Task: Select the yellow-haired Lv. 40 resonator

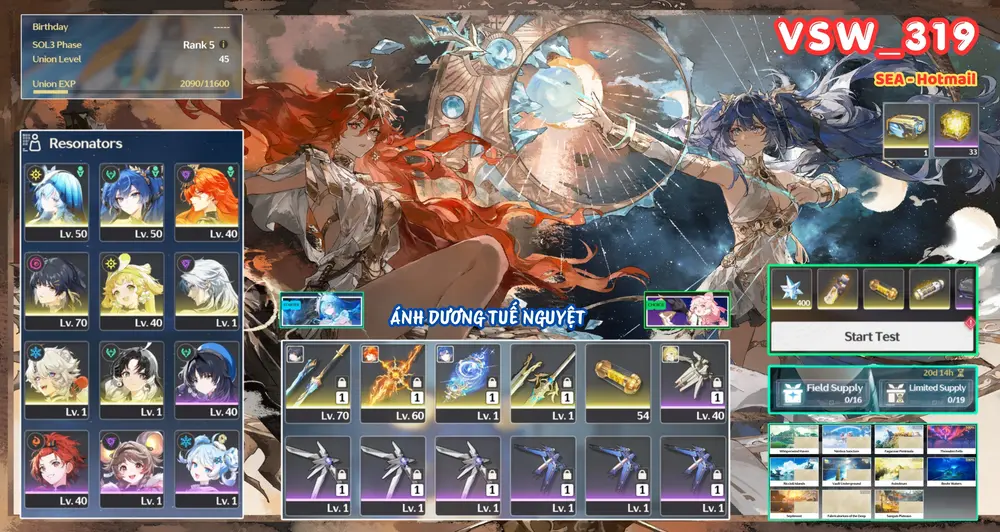Action: click(133, 291)
